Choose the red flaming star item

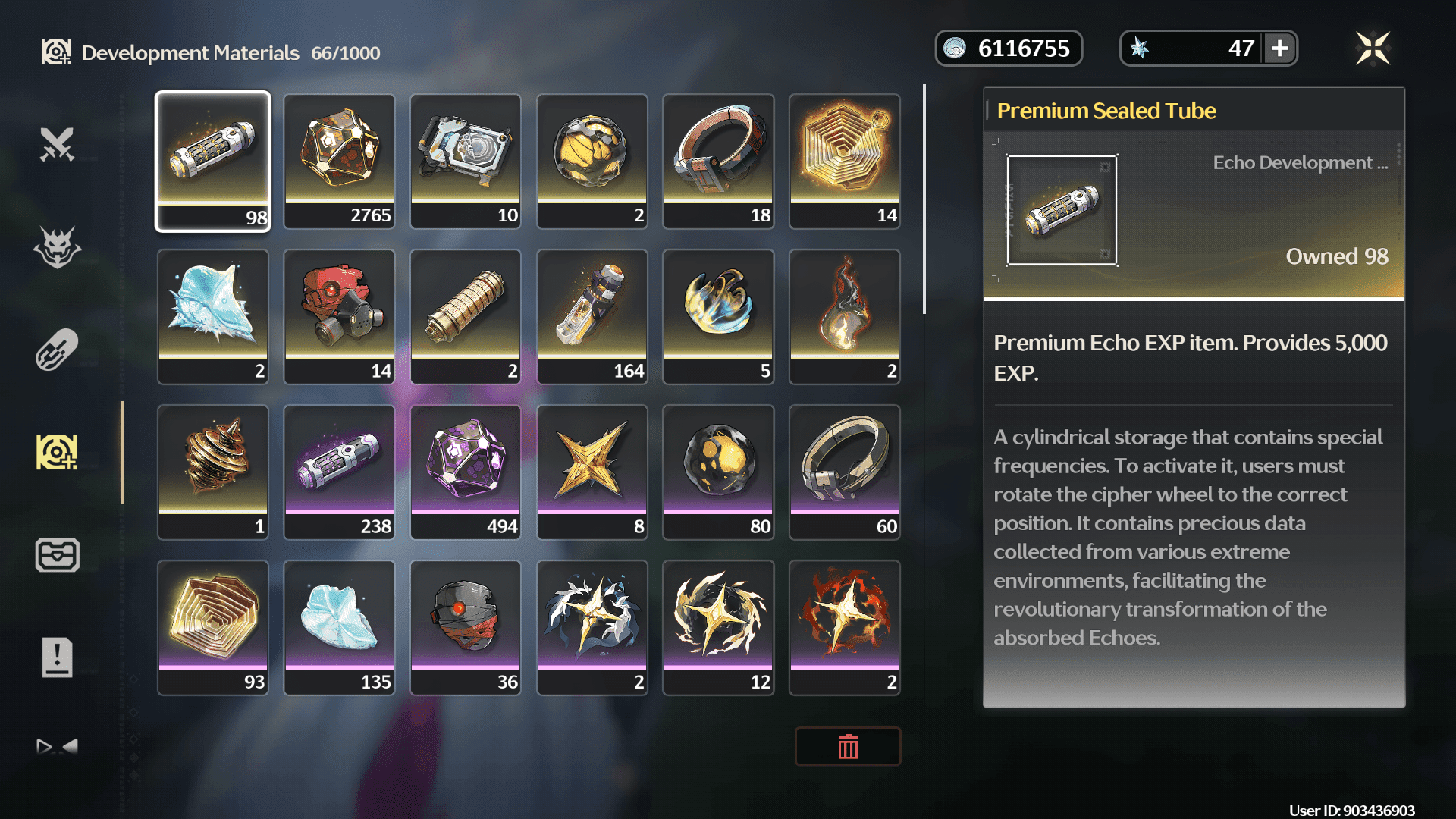coord(845,627)
